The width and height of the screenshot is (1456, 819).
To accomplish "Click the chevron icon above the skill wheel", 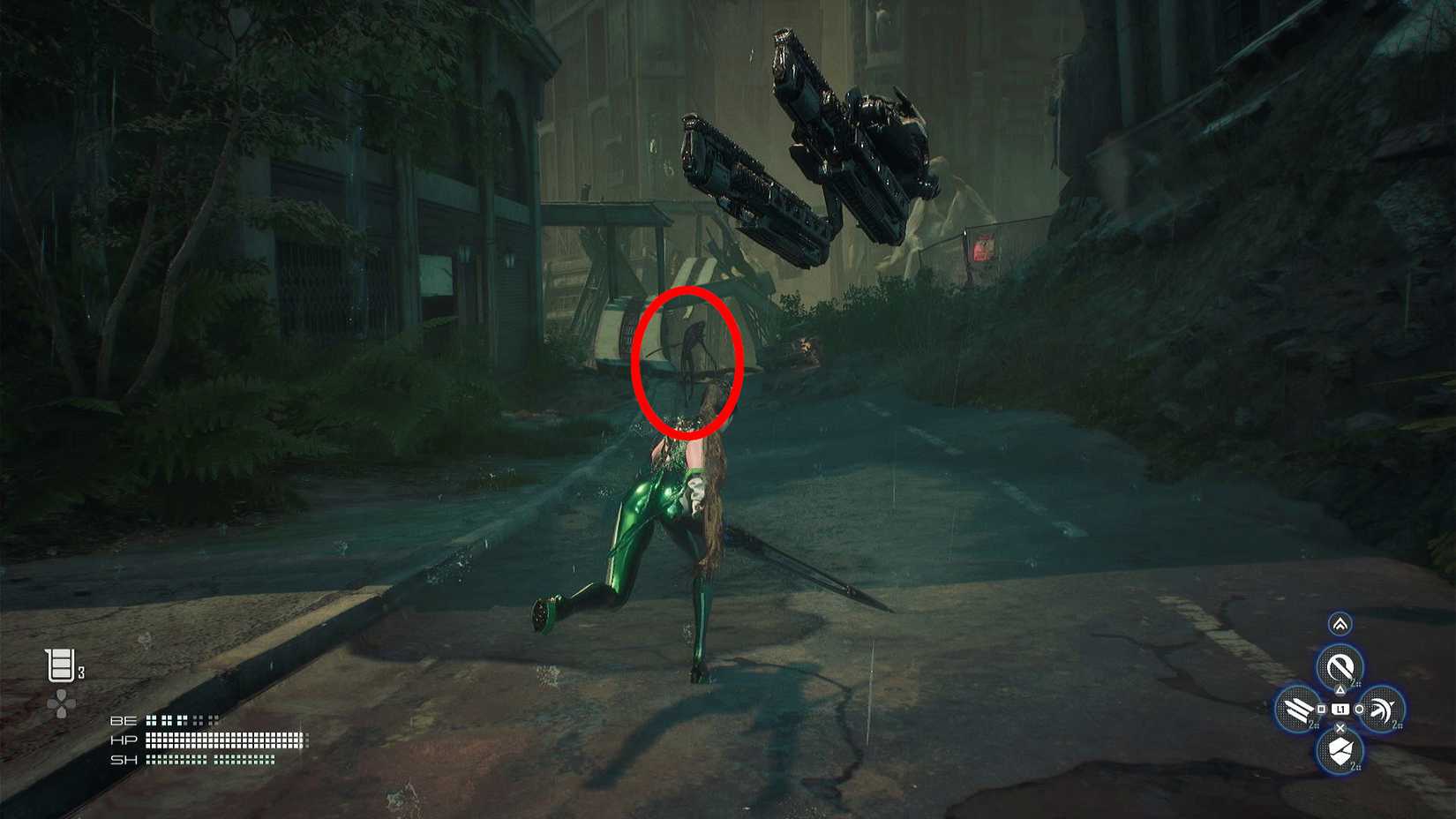I will tap(1339, 623).
